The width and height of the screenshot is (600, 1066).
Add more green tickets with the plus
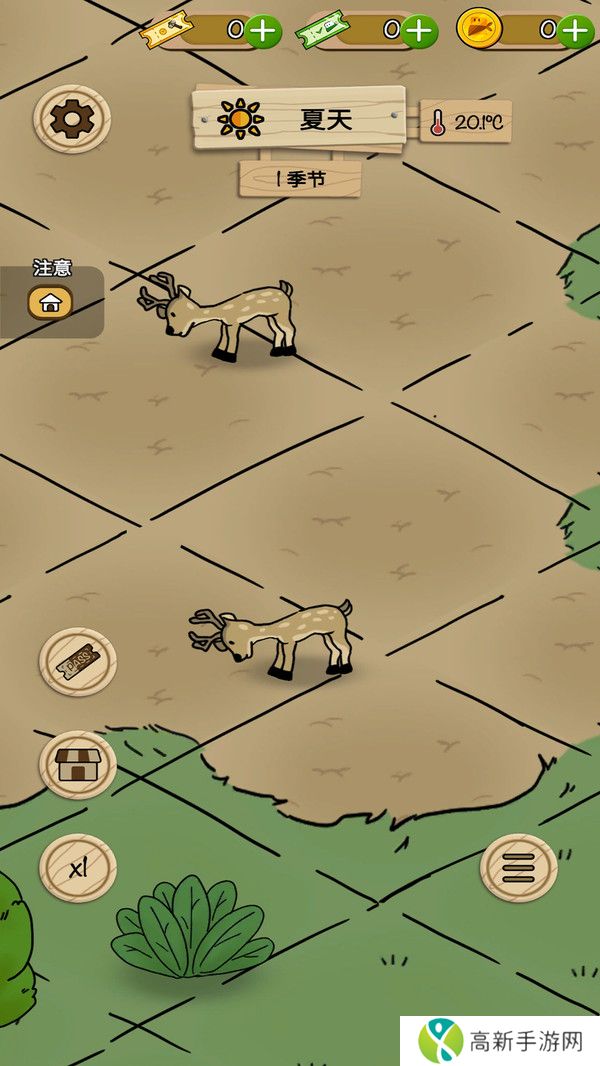(x=419, y=31)
